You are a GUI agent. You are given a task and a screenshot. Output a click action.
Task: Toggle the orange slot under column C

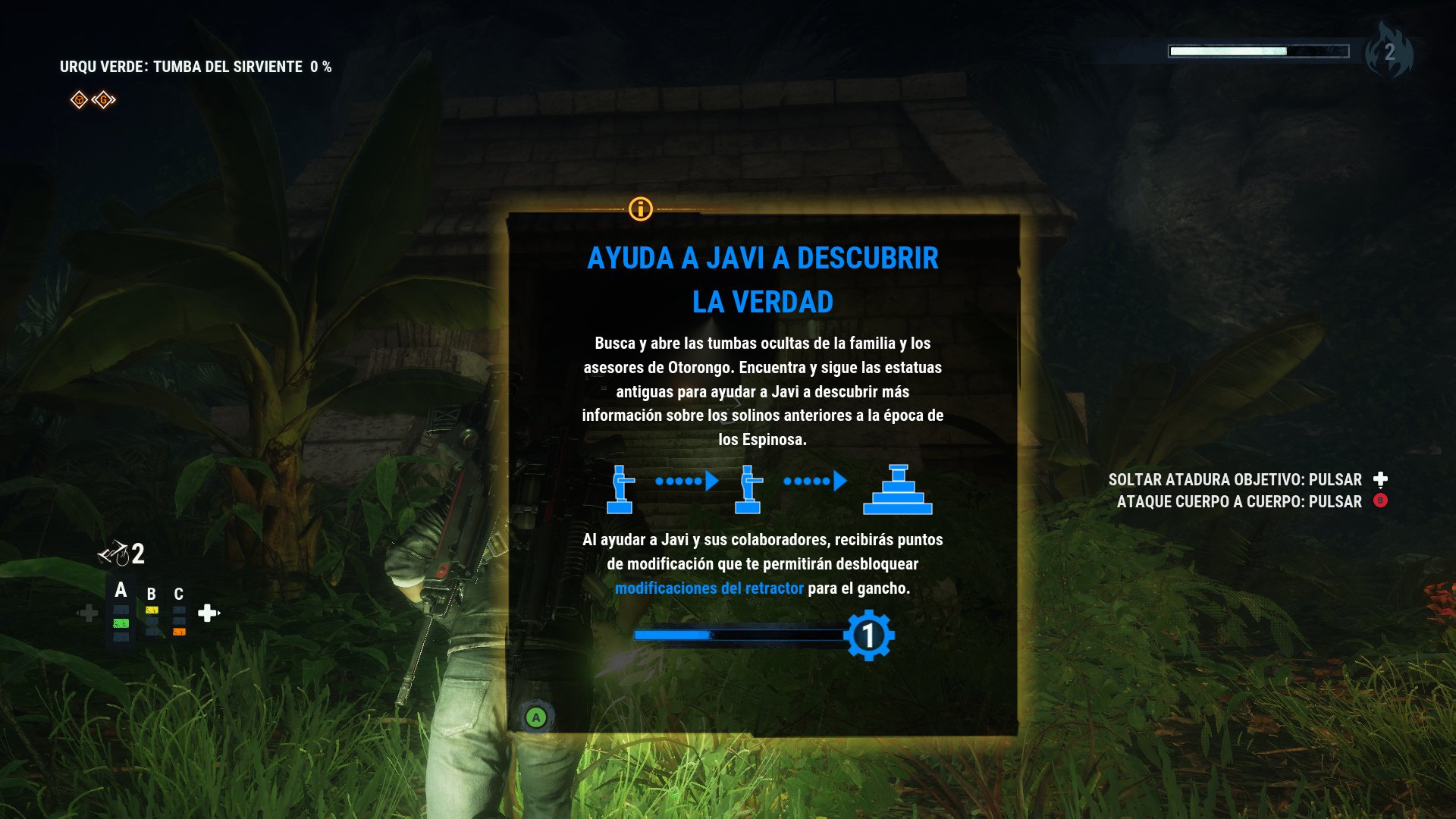pos(179,632)
